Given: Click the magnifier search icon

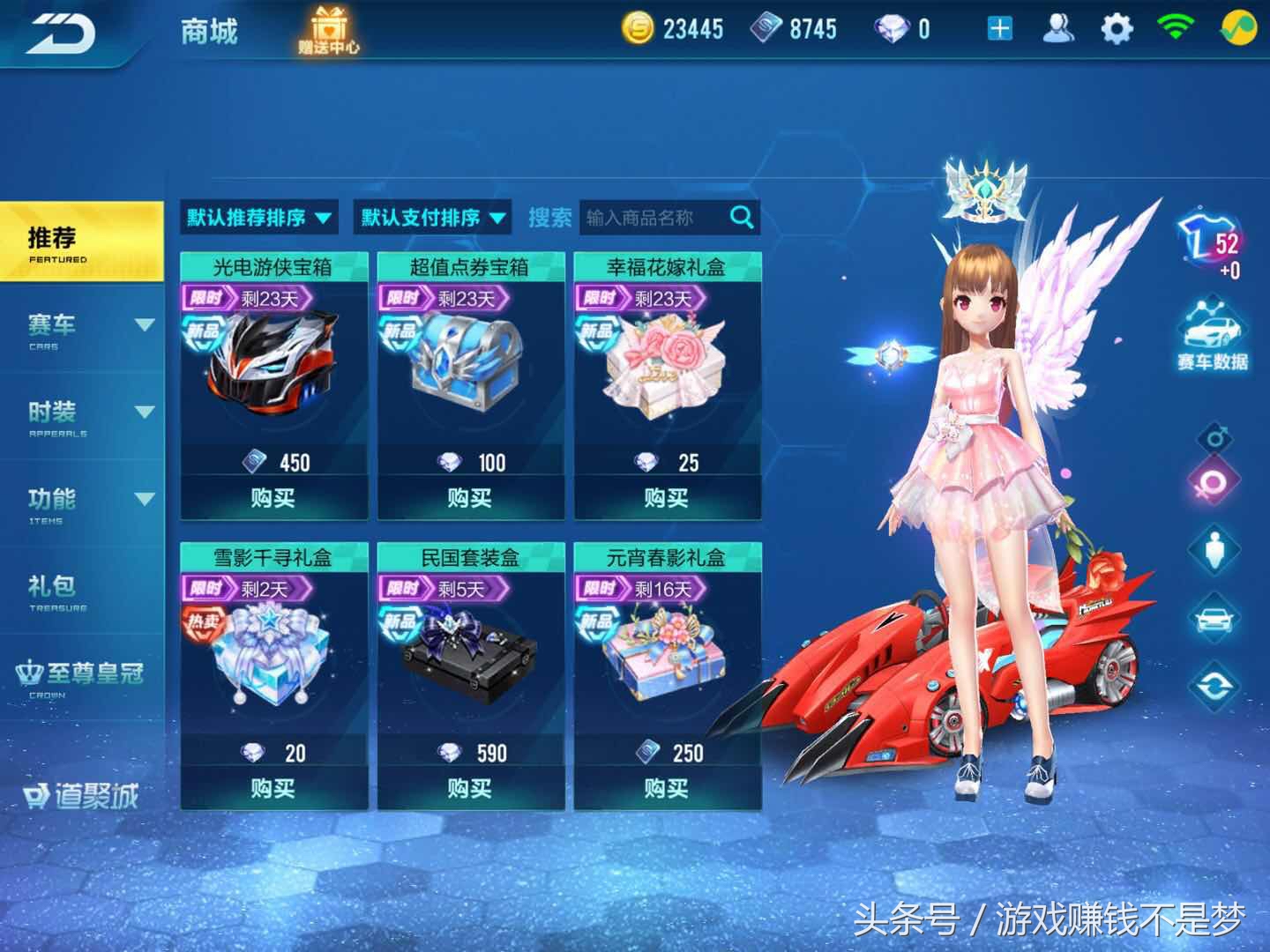Looking at the screenshot, I should [740, 217].
